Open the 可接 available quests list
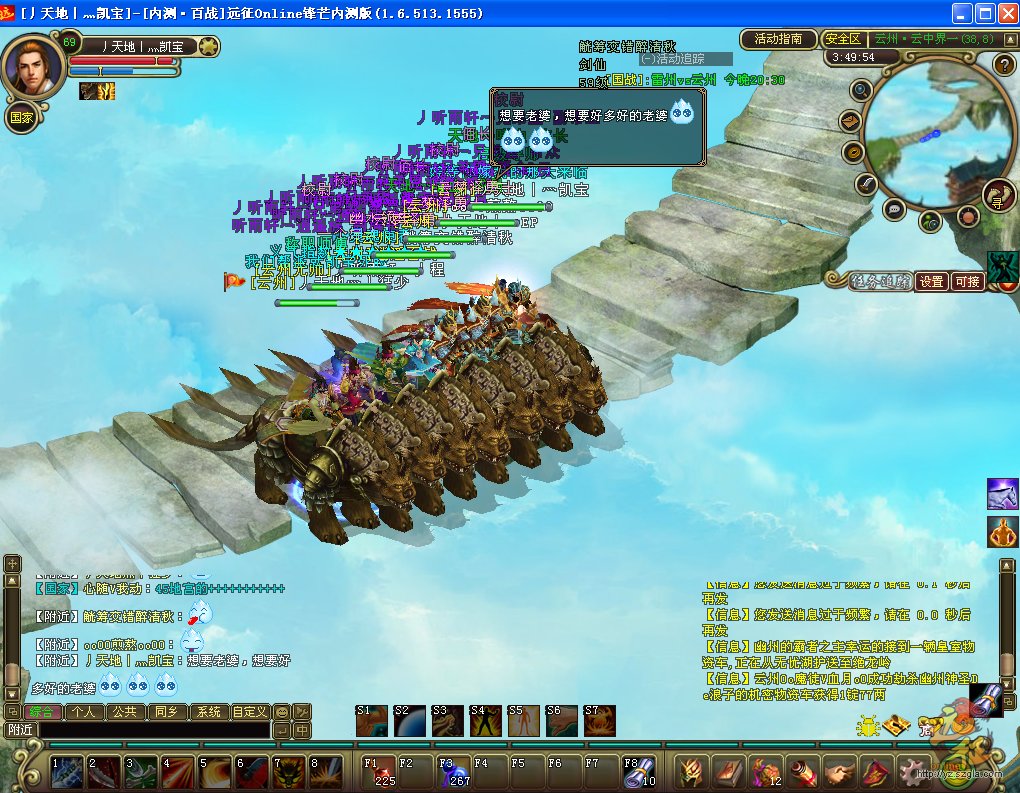Image resolution: width=1020 pixels, height=793 pixels. pos(967,282)
